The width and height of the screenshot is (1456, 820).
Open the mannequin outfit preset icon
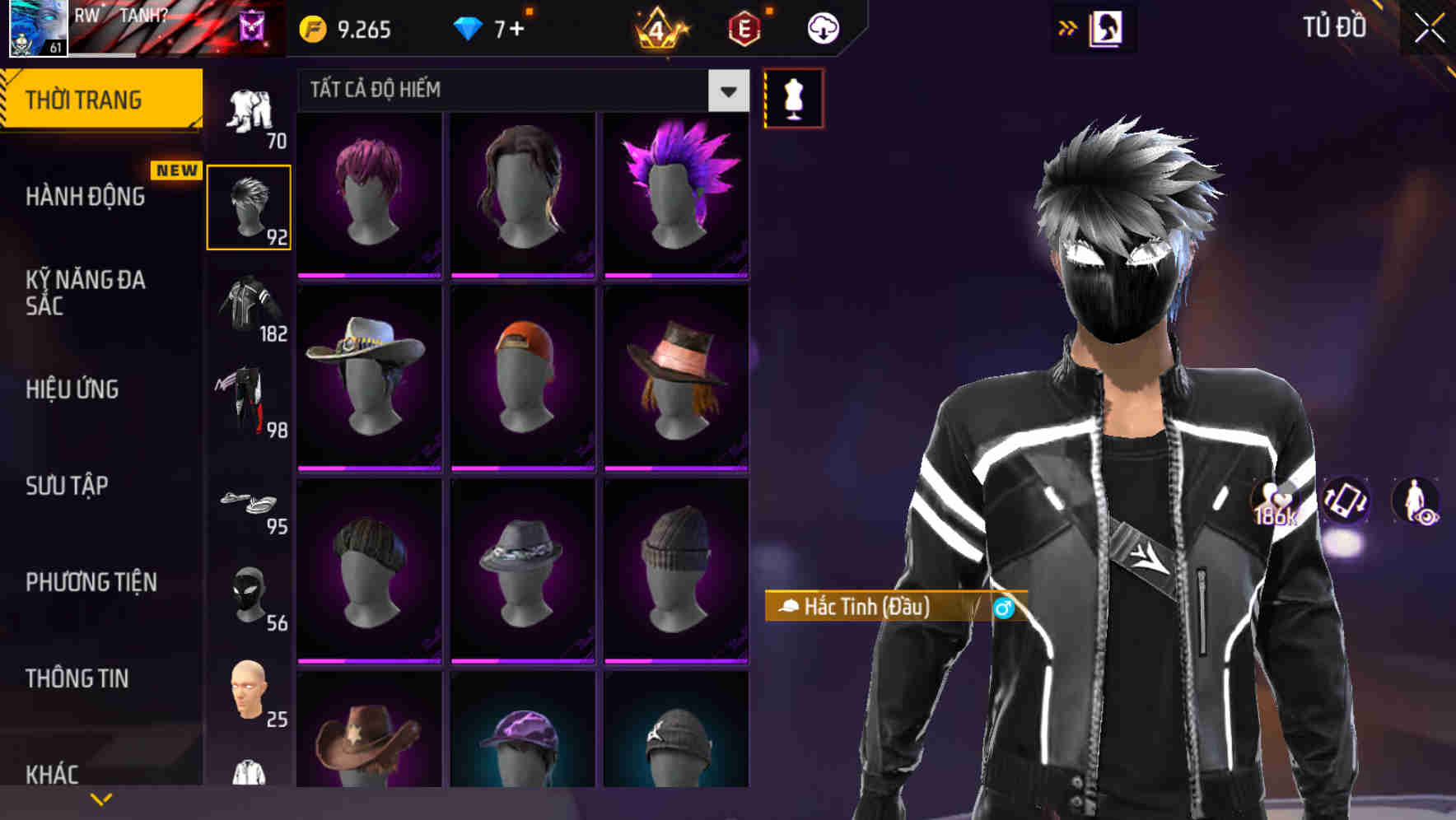[793, 97]
